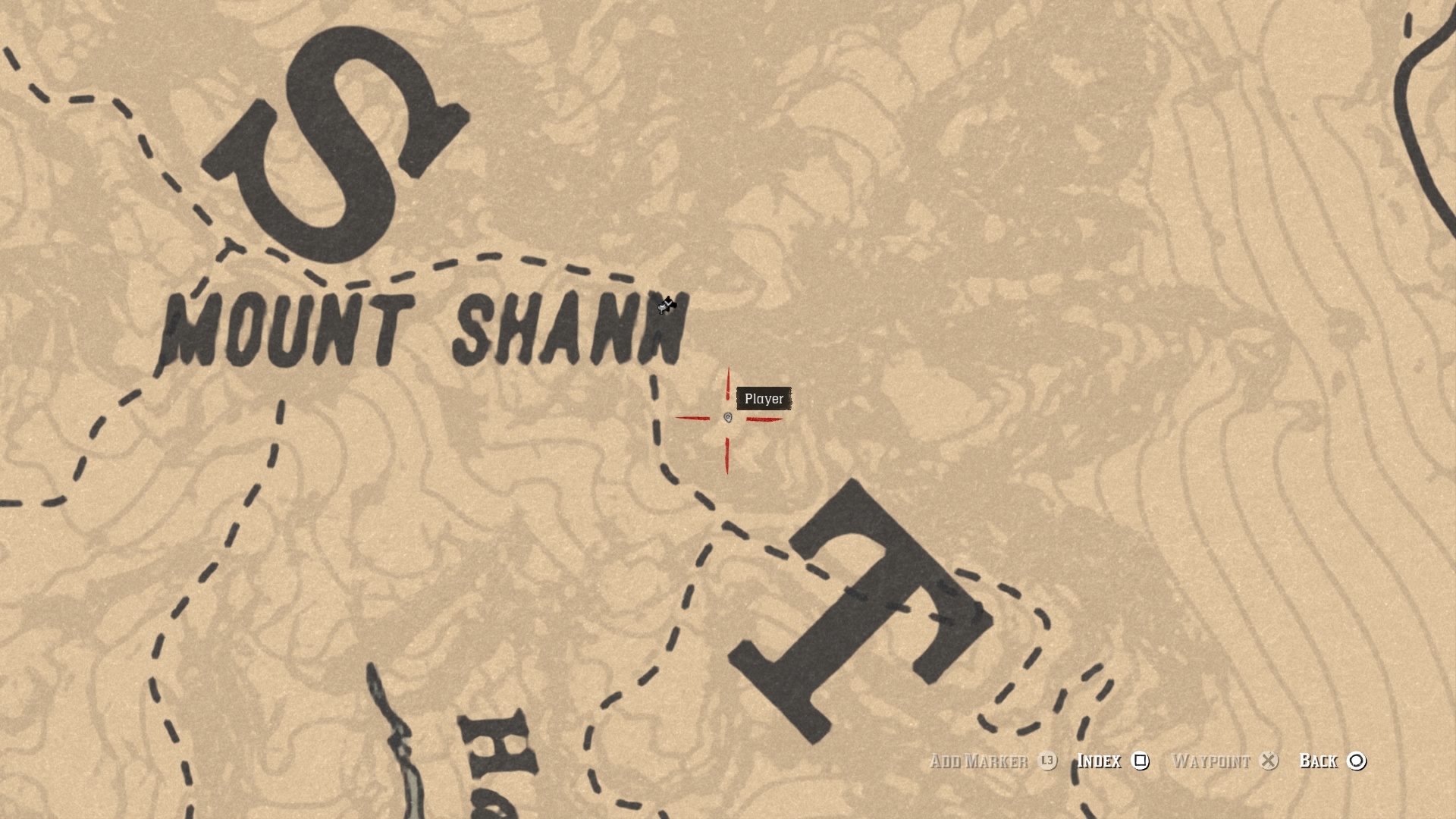Open the Index from the bottom bar

[1100, 761]
